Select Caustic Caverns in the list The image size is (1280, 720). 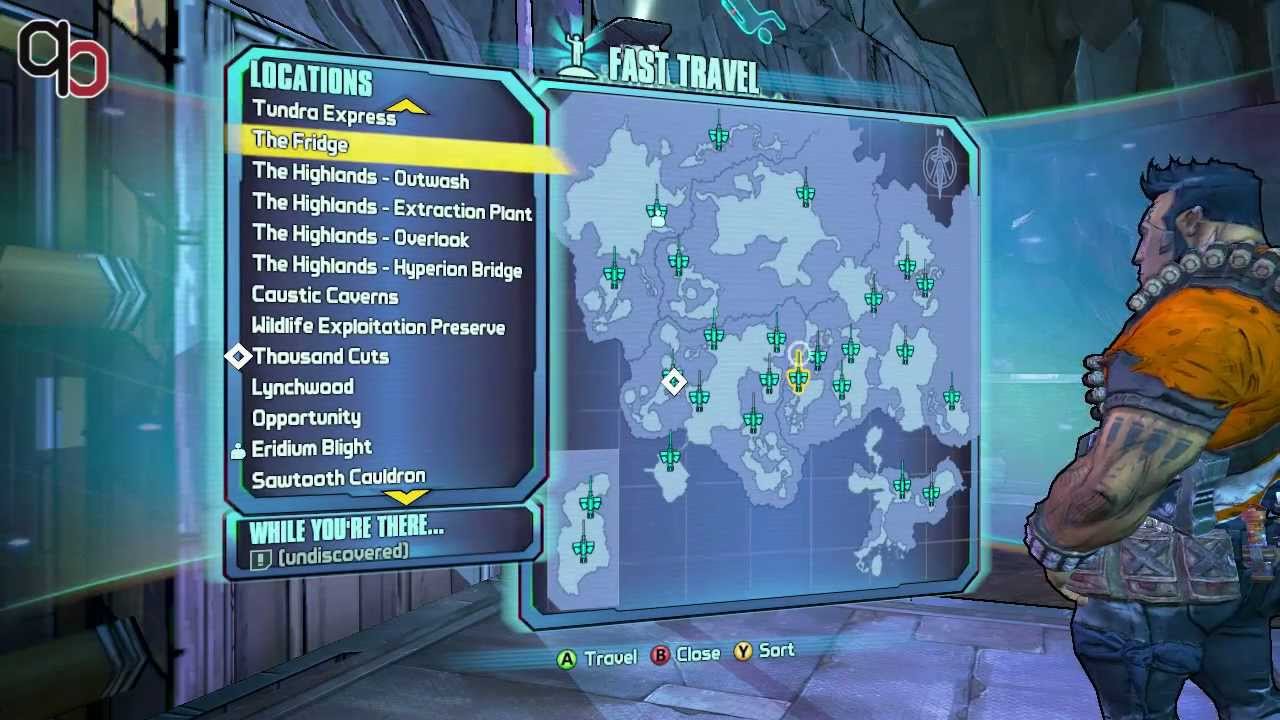coord(325,296)
